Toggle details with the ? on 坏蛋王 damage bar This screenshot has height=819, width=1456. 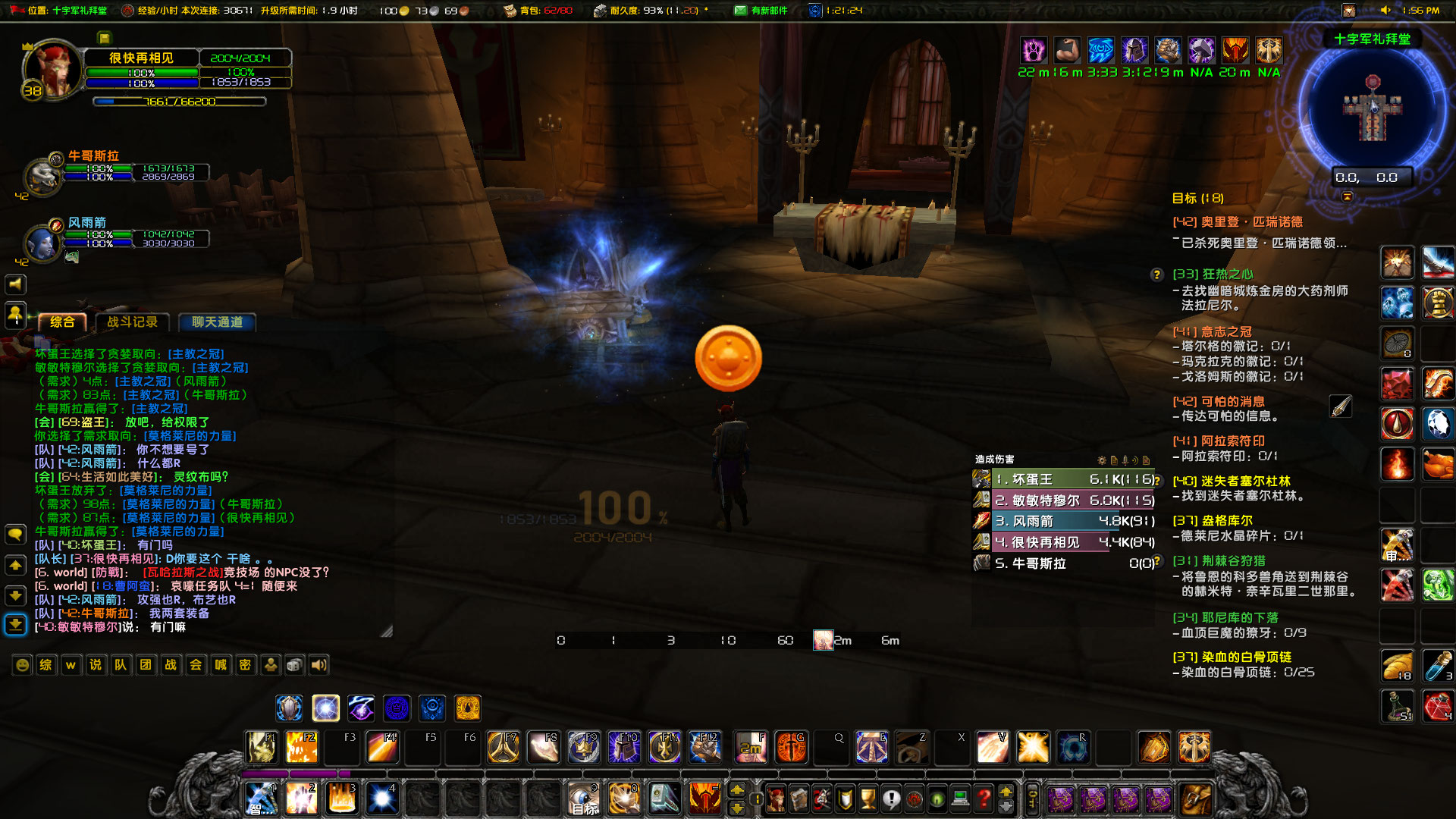point(1158,479)
